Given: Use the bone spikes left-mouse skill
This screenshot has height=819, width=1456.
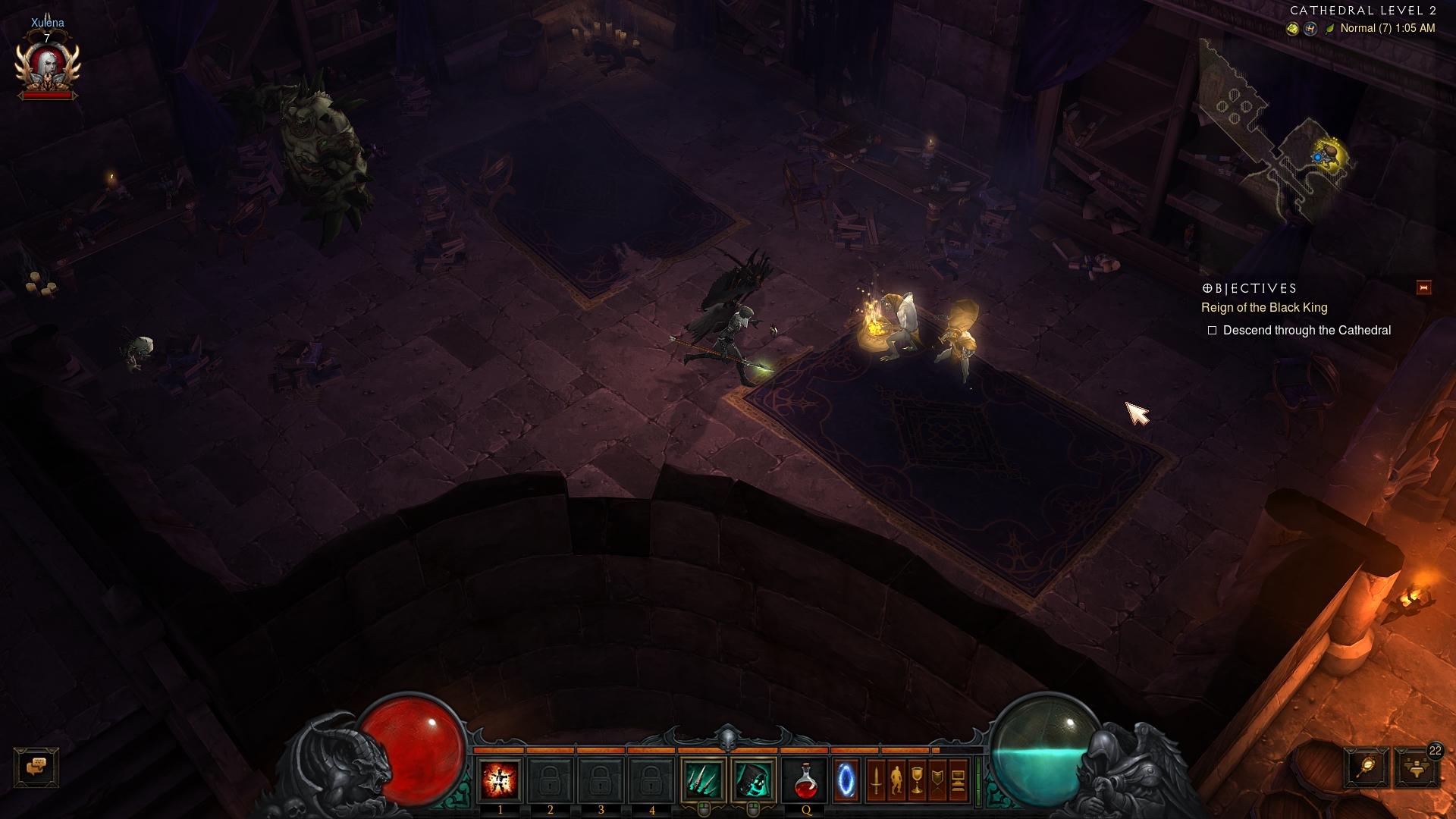Looking at the screenshot, I should pyautogui.click(x=703, y=780).
